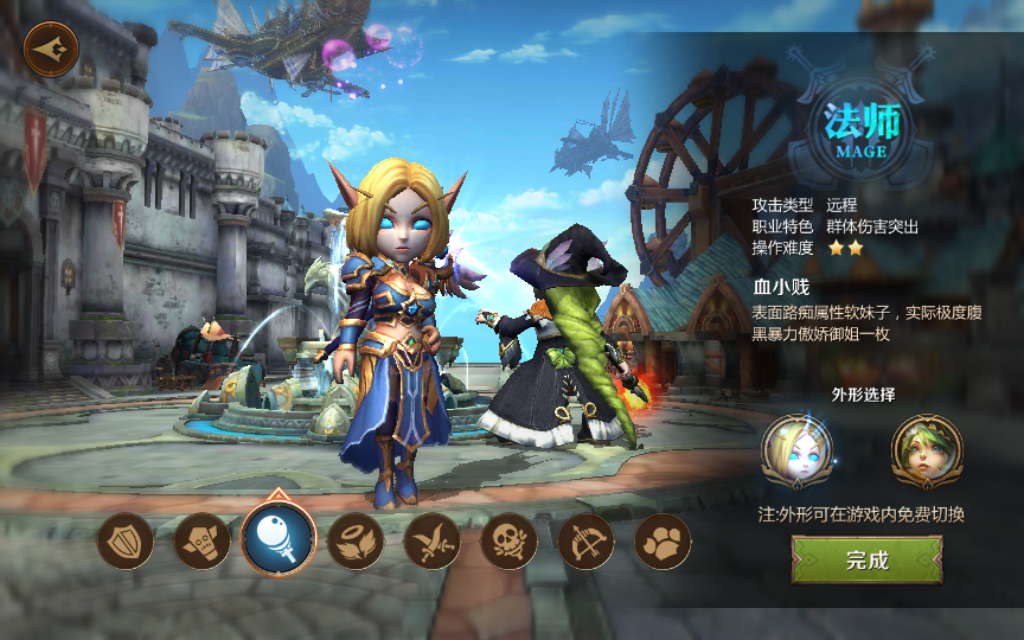Select the halo and wings class icon

pyautogui.click(x=356, y=541)
